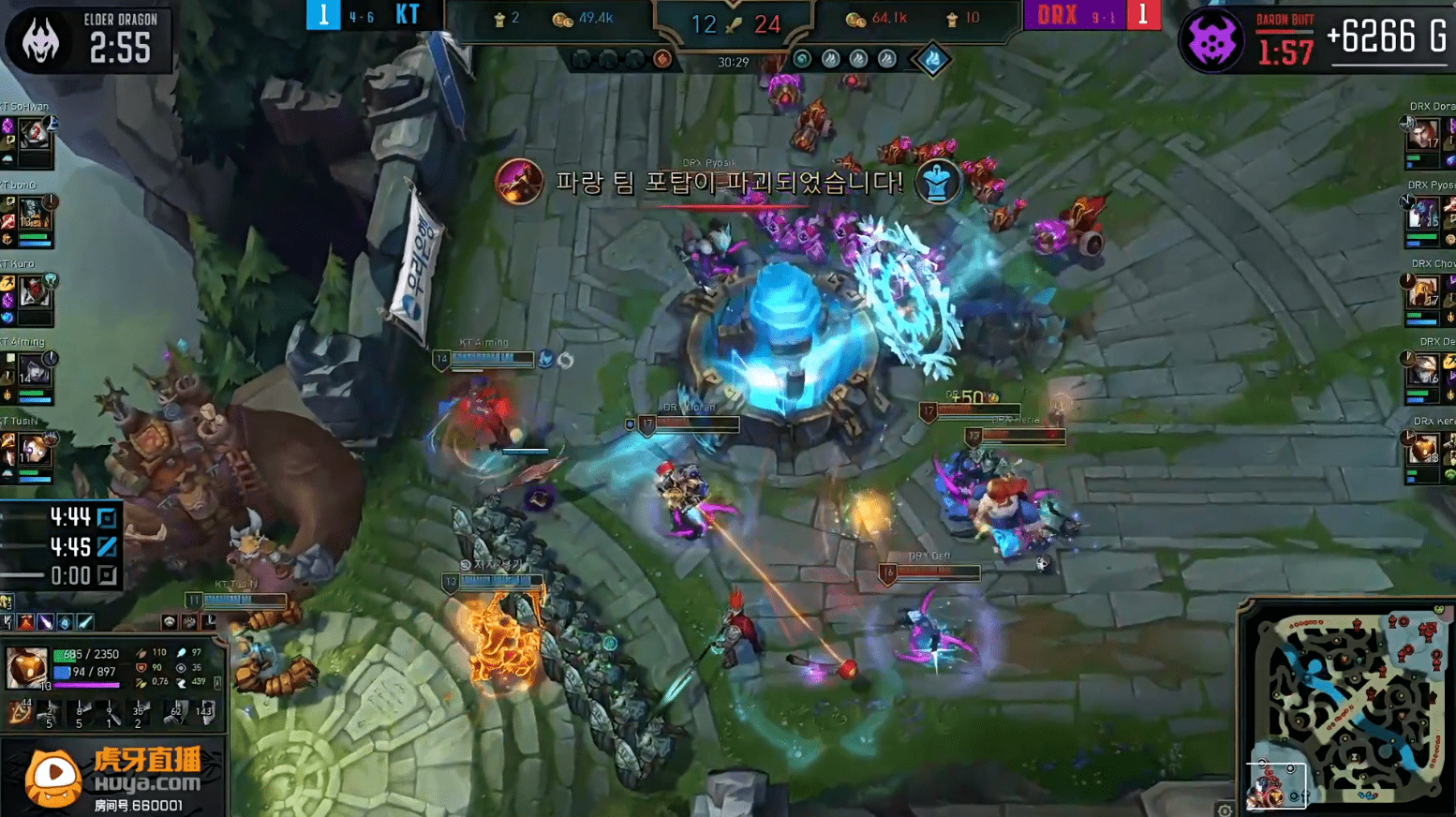Select KT bonO's champion portrait
This screenshot has width=1456, height=817.
point(35,214)
